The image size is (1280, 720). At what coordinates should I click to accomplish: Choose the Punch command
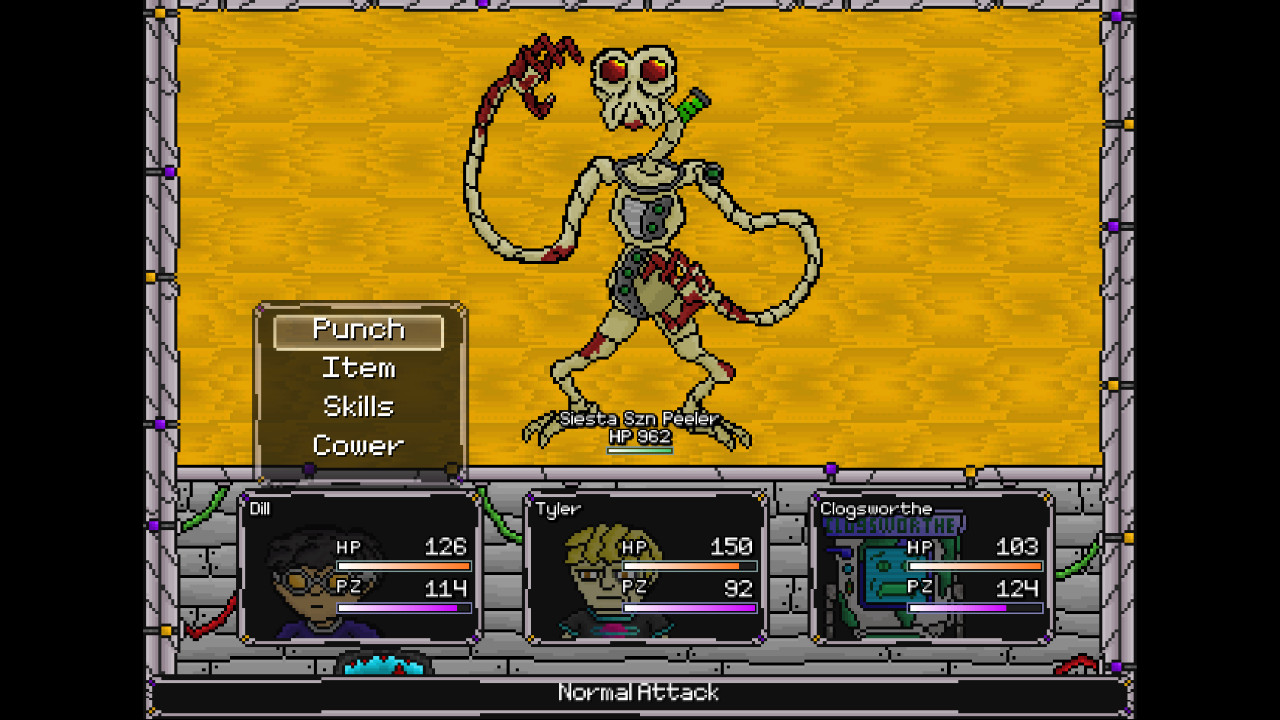[x=357, y=329]
